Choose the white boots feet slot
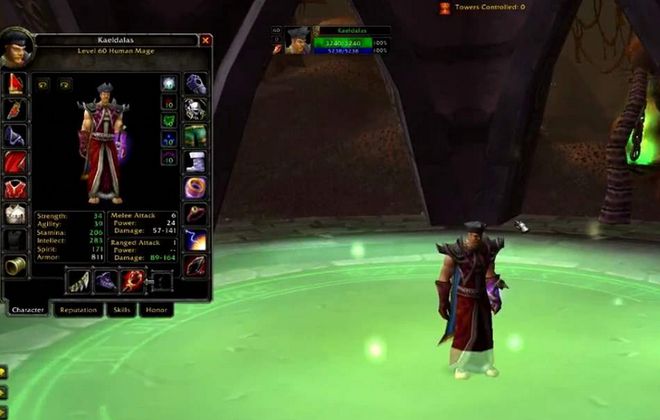 pos(195,161)
